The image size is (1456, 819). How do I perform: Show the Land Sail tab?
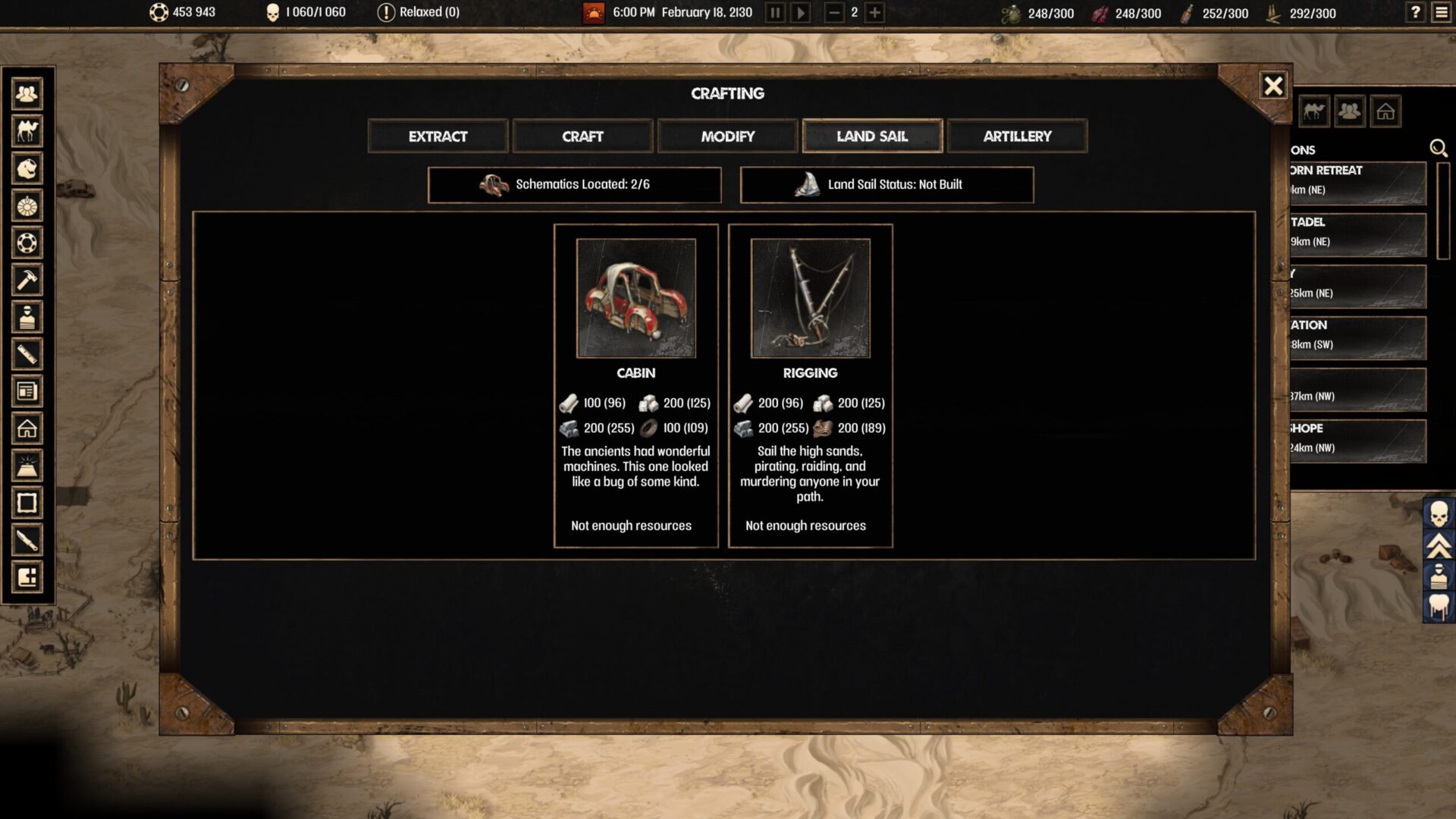coord(872,136)
